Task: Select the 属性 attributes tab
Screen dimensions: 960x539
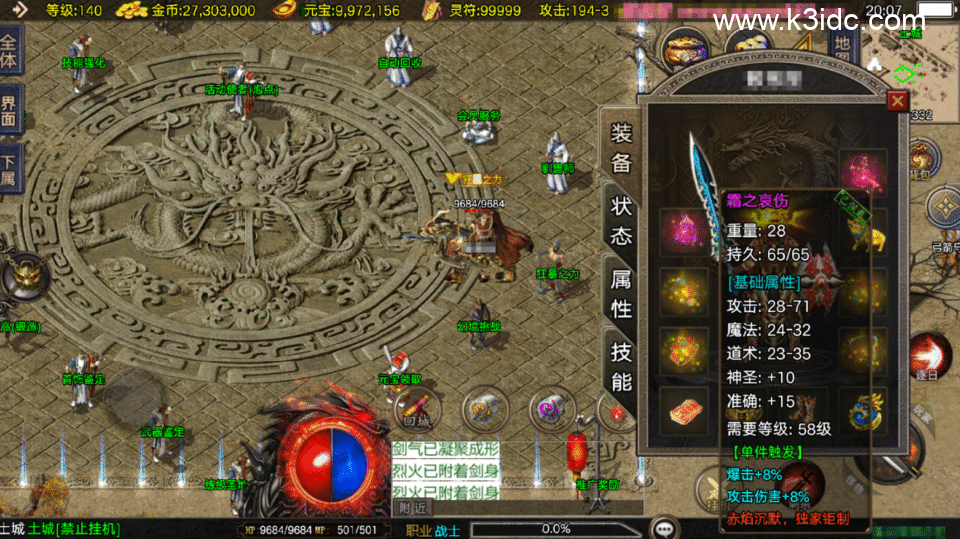Action: click(621, 294)
